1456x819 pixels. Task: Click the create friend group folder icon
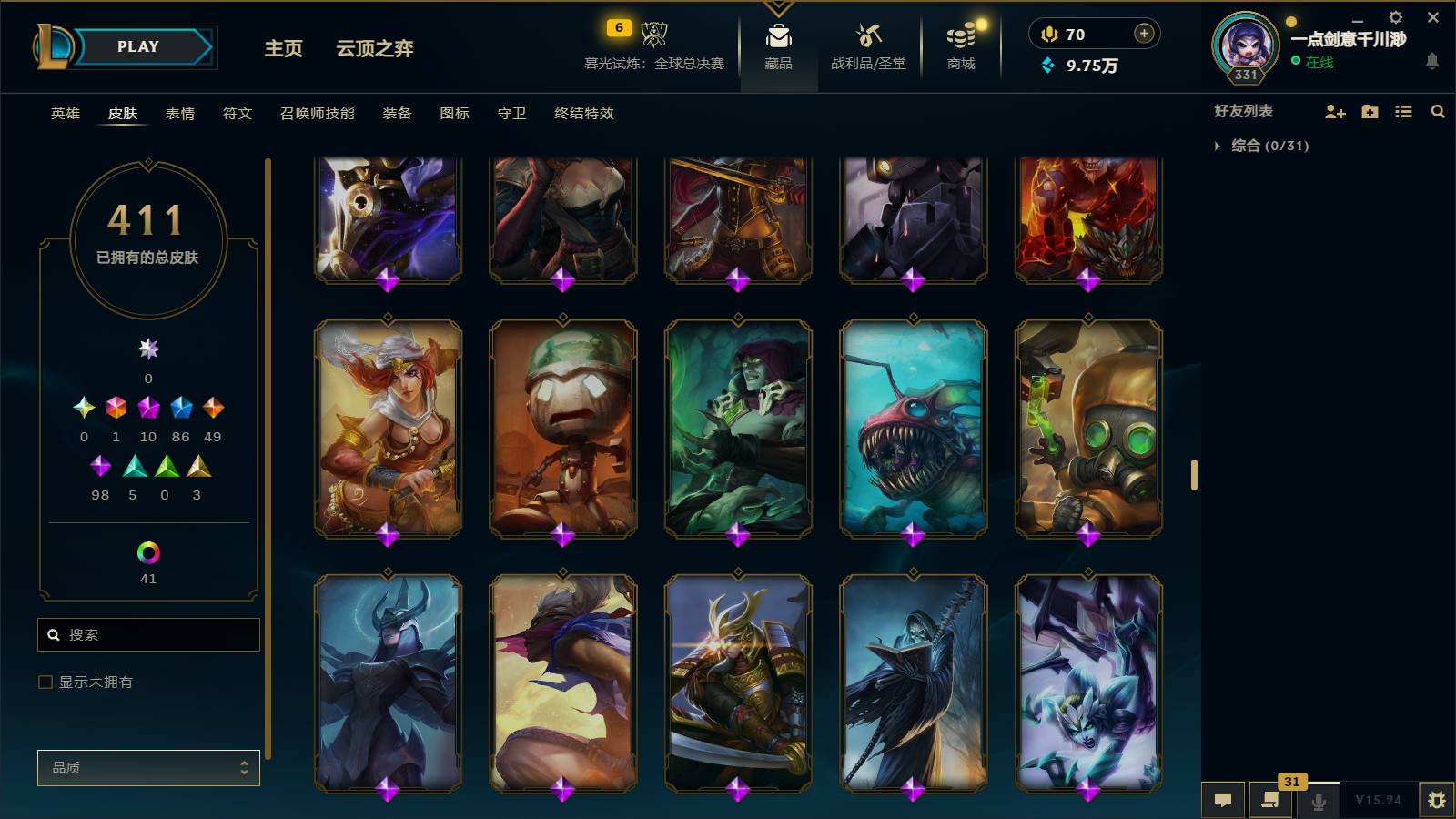click(x=1369, y=111)
